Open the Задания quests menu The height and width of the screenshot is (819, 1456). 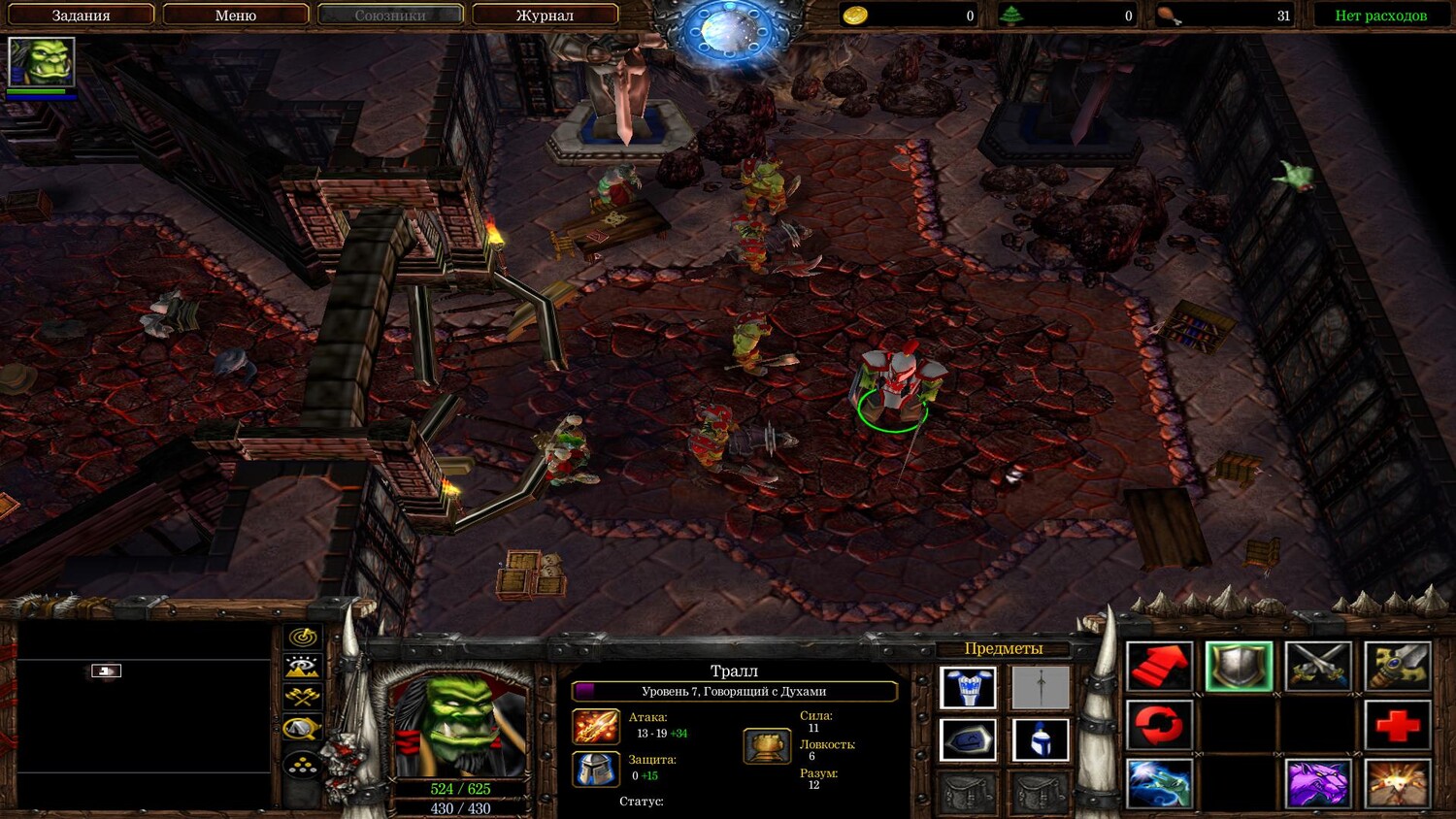(81, 16)
